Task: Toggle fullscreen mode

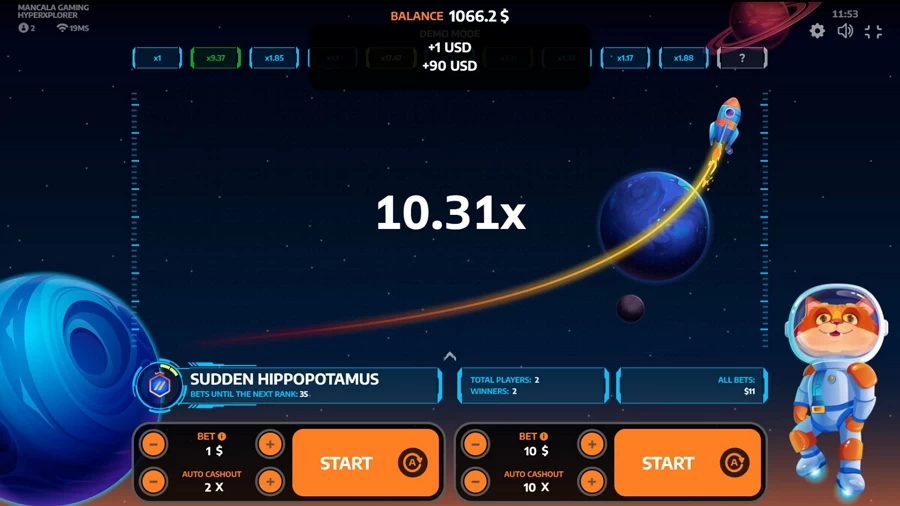Action: (873, 31)
